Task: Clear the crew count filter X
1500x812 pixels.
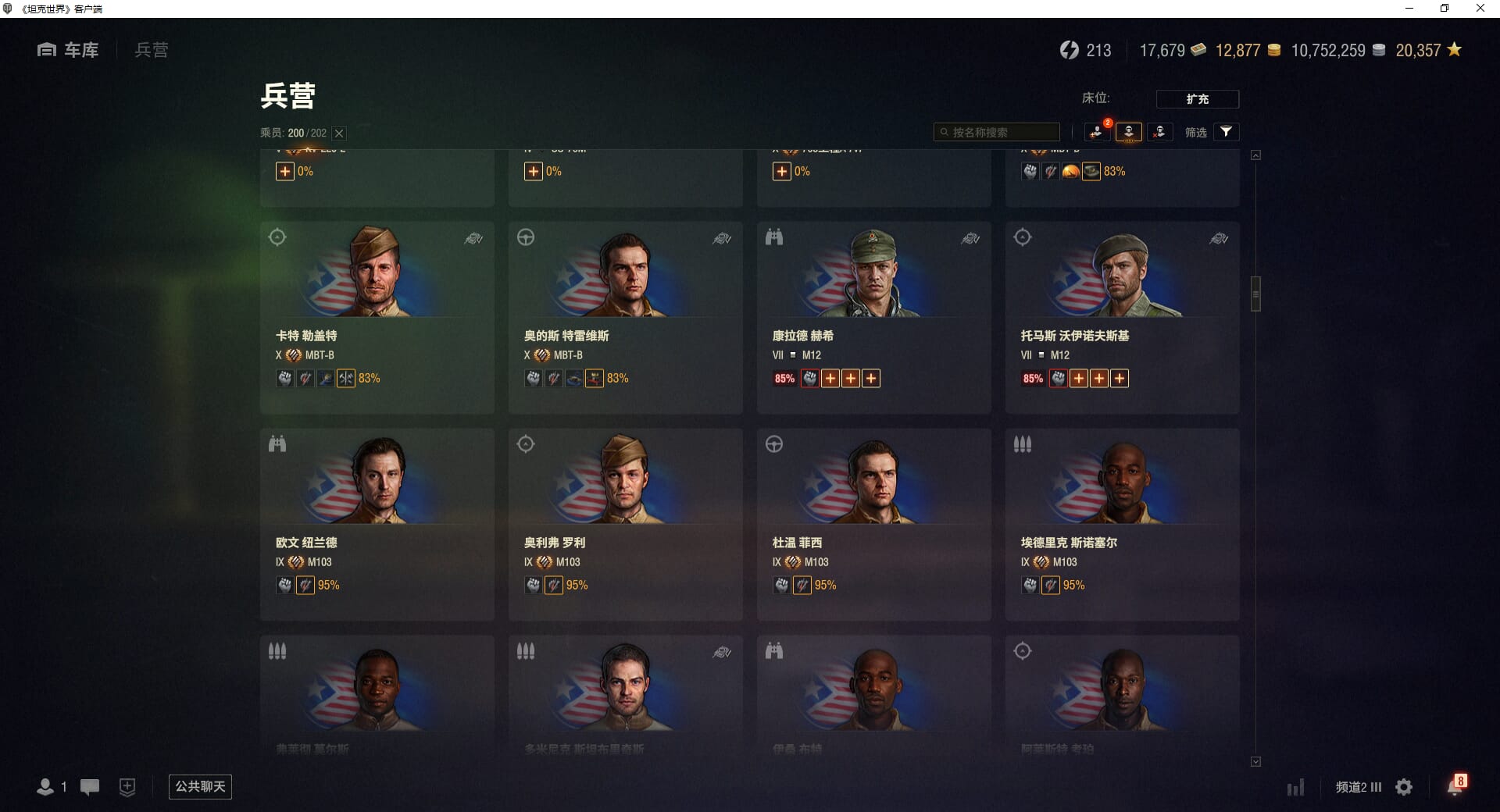Action: (x=339, y=134)
